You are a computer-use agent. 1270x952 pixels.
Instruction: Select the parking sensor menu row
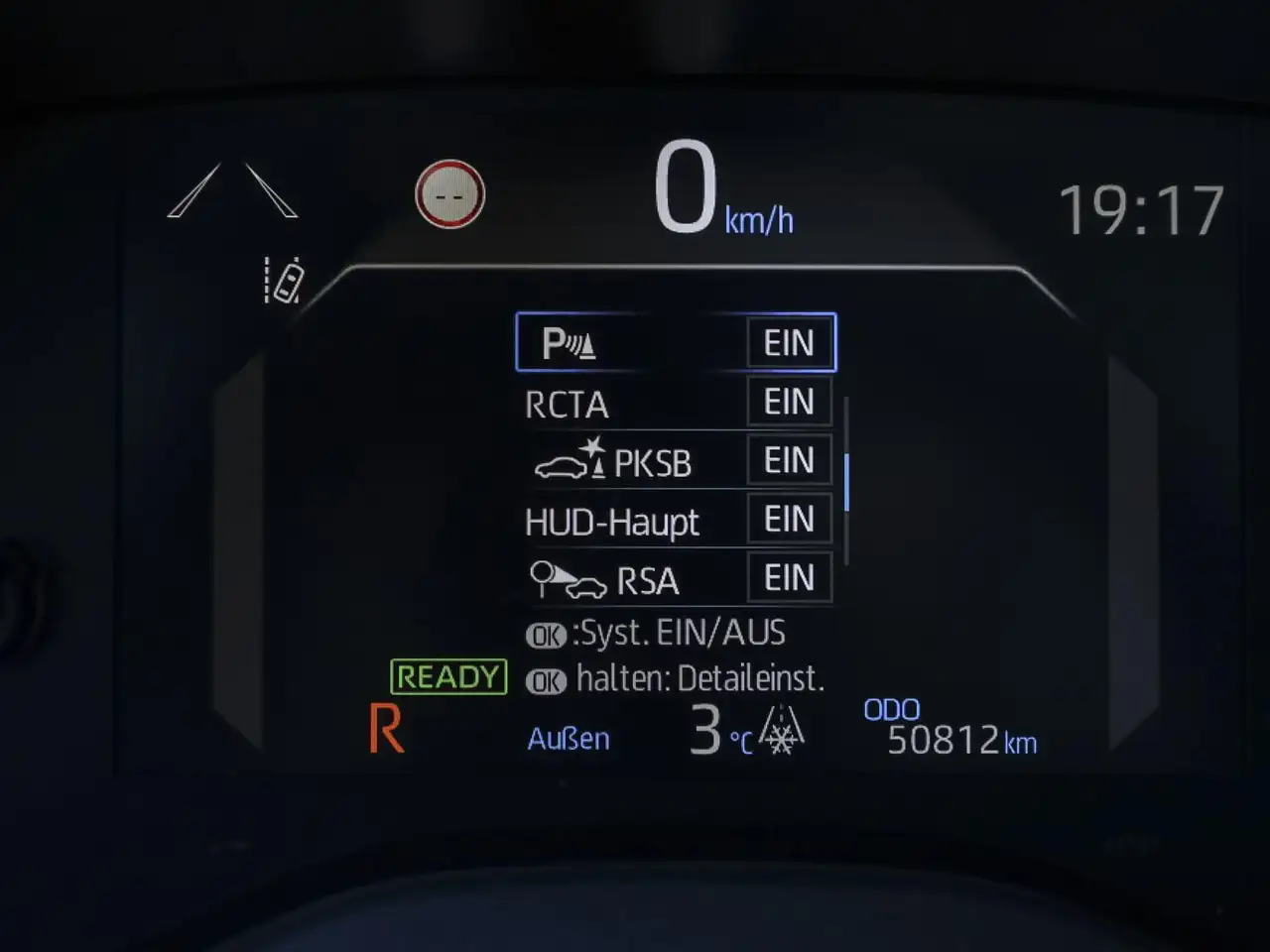[x=630, y=343]
